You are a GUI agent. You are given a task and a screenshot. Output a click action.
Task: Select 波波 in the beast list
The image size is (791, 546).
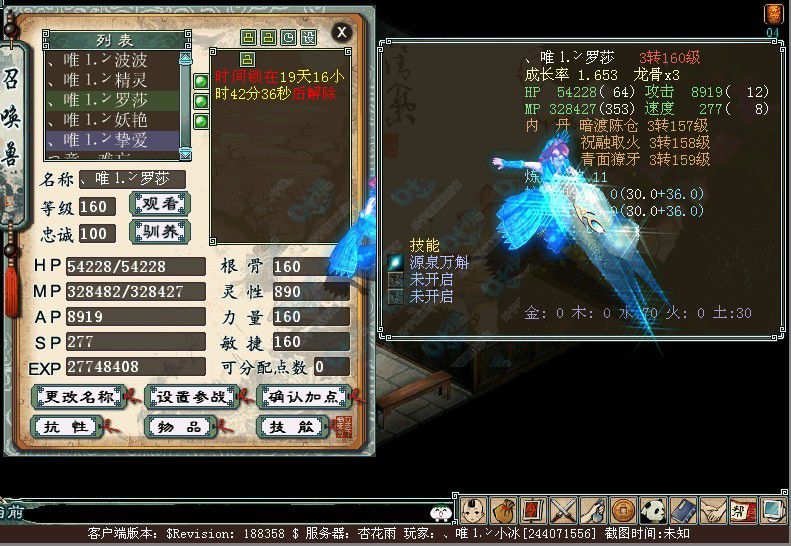(112, 59)
